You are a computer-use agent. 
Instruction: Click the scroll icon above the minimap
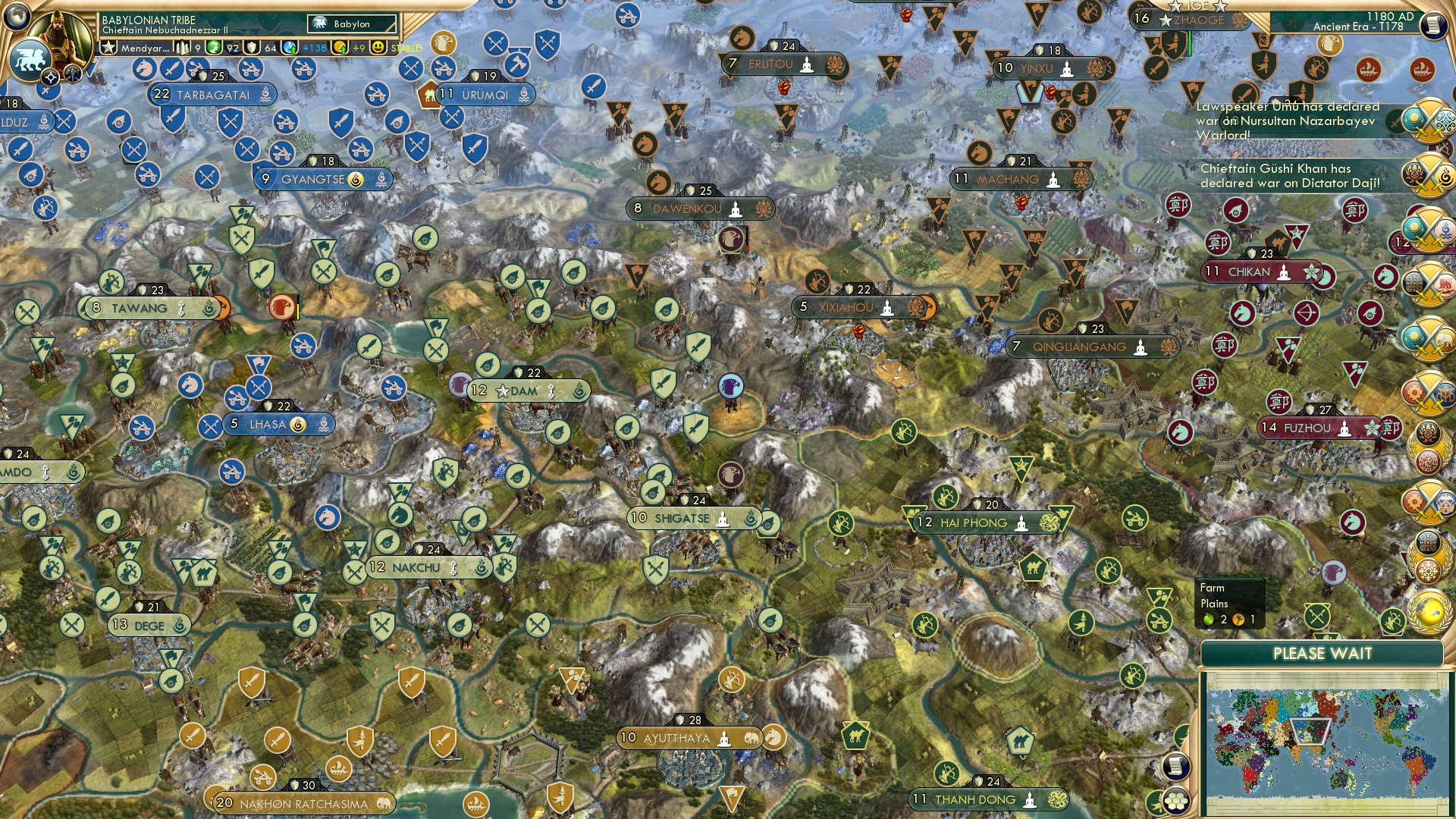point(1175,765)
